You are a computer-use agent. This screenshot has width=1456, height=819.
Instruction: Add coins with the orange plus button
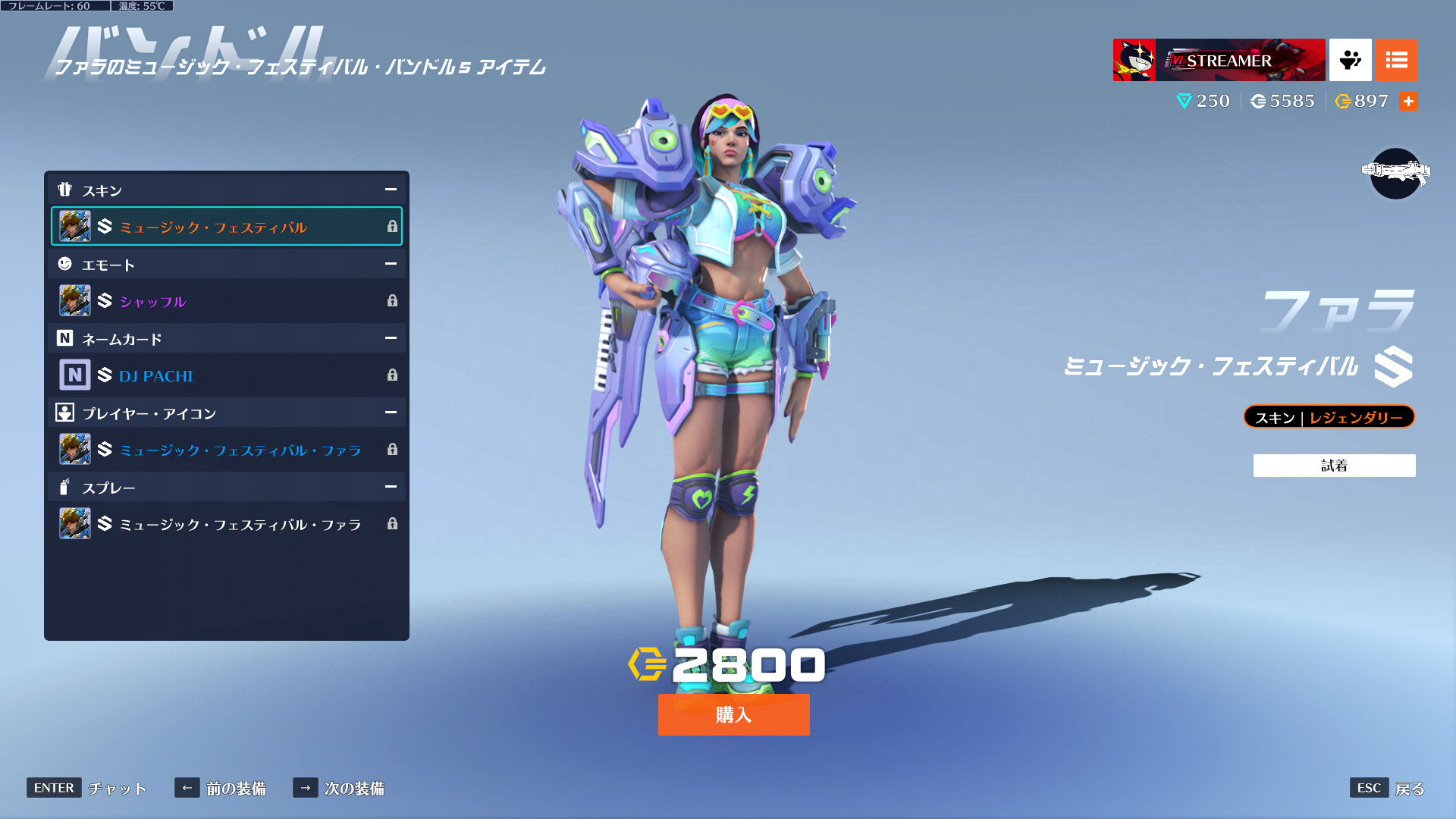click(x=1408, y=102)
